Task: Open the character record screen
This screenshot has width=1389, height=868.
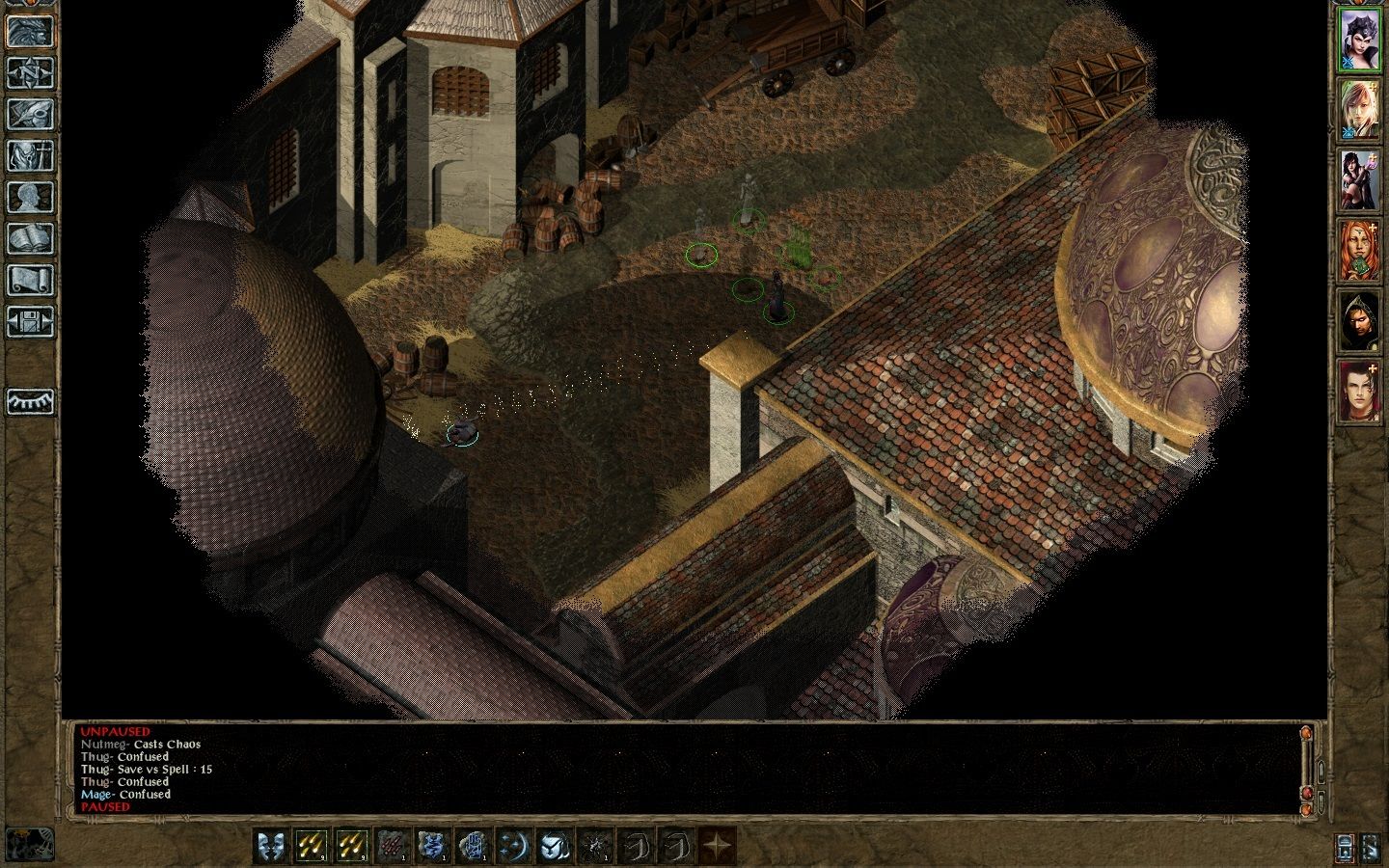Action: click(30, 197)
